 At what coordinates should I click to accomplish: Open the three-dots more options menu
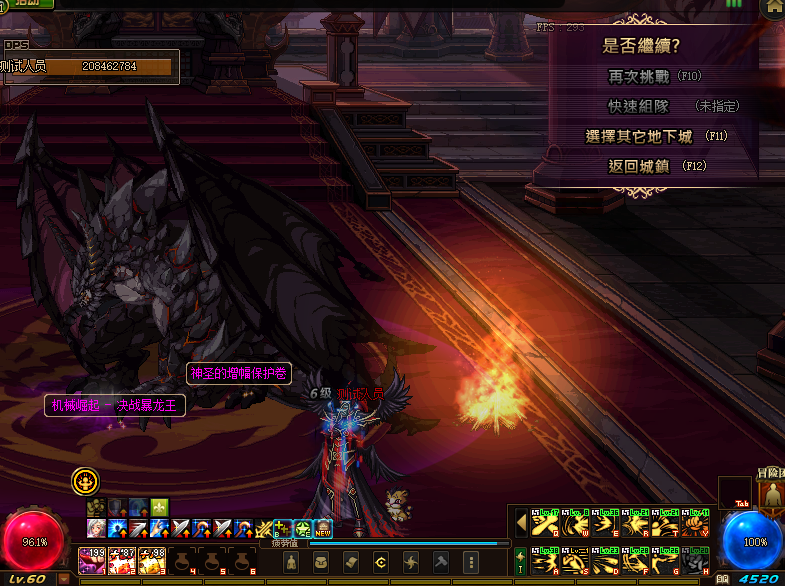pos(471,561)
